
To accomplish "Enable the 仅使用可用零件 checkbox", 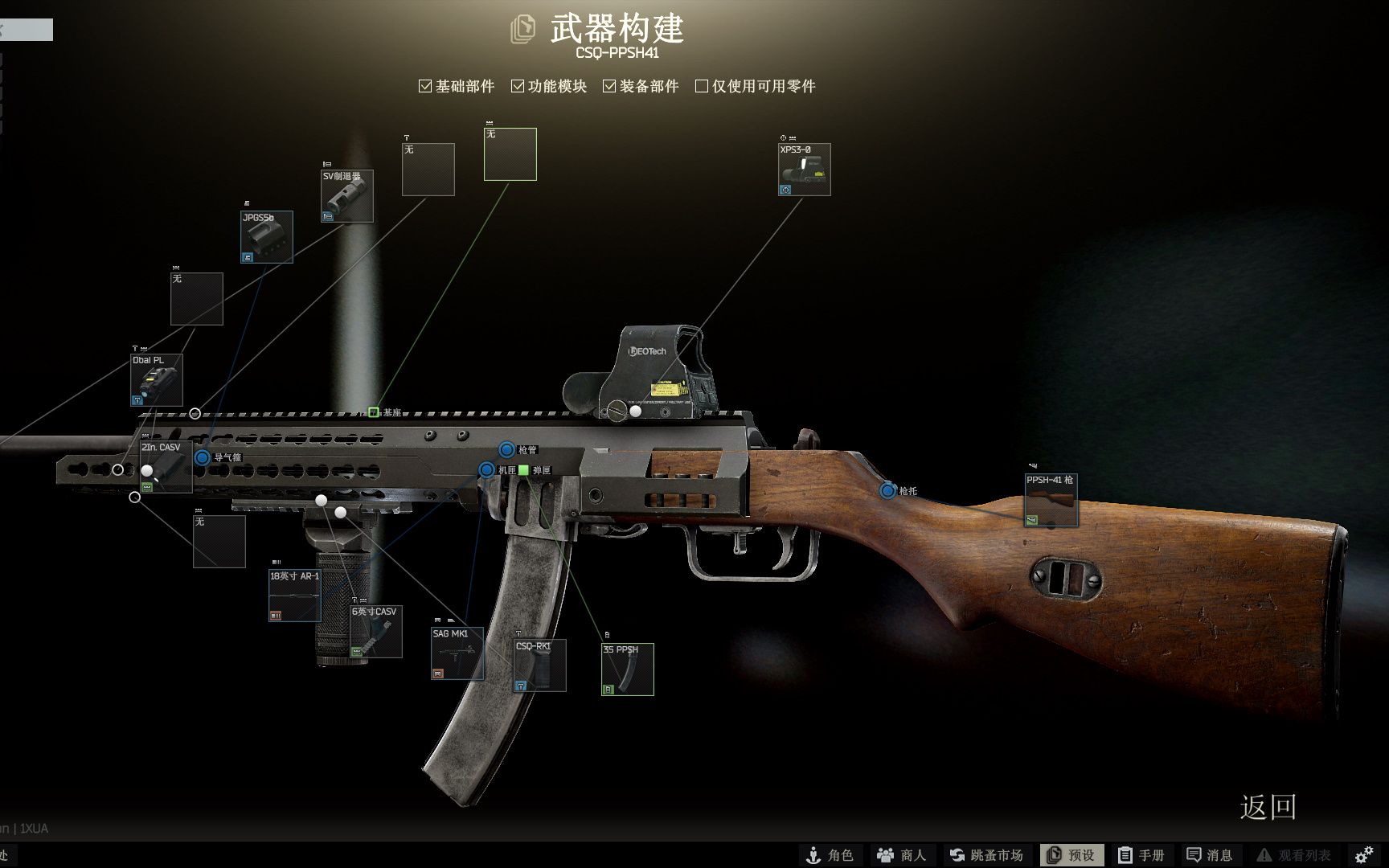I will point(700,85).
